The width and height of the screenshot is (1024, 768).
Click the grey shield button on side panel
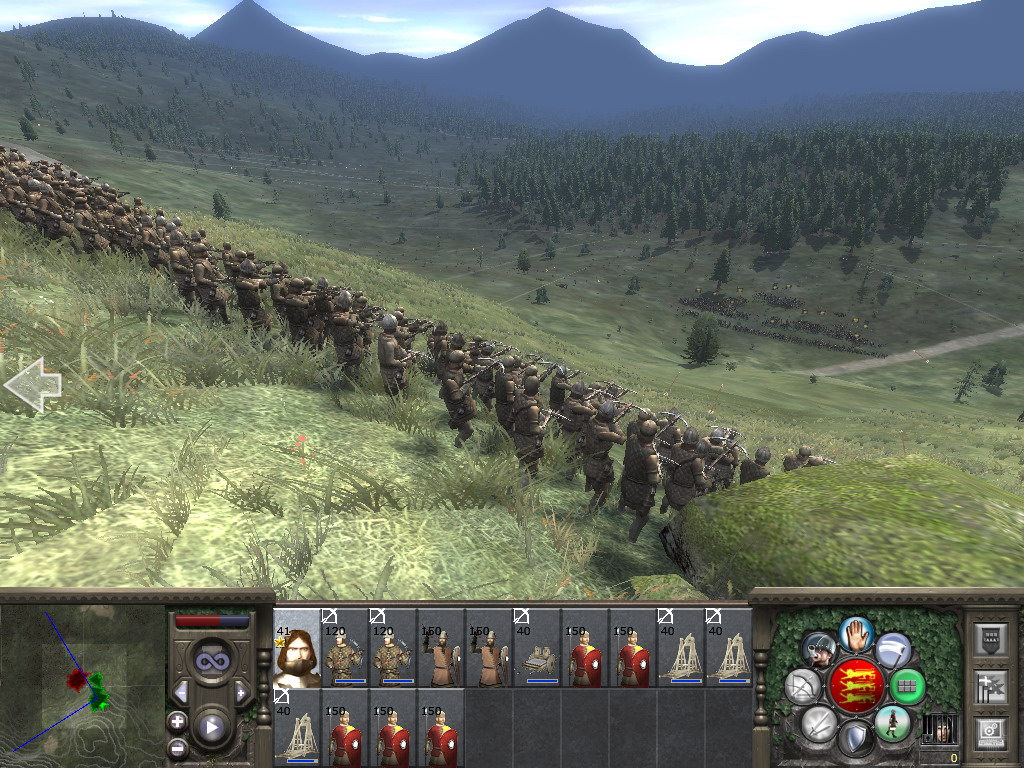[990, 641]
